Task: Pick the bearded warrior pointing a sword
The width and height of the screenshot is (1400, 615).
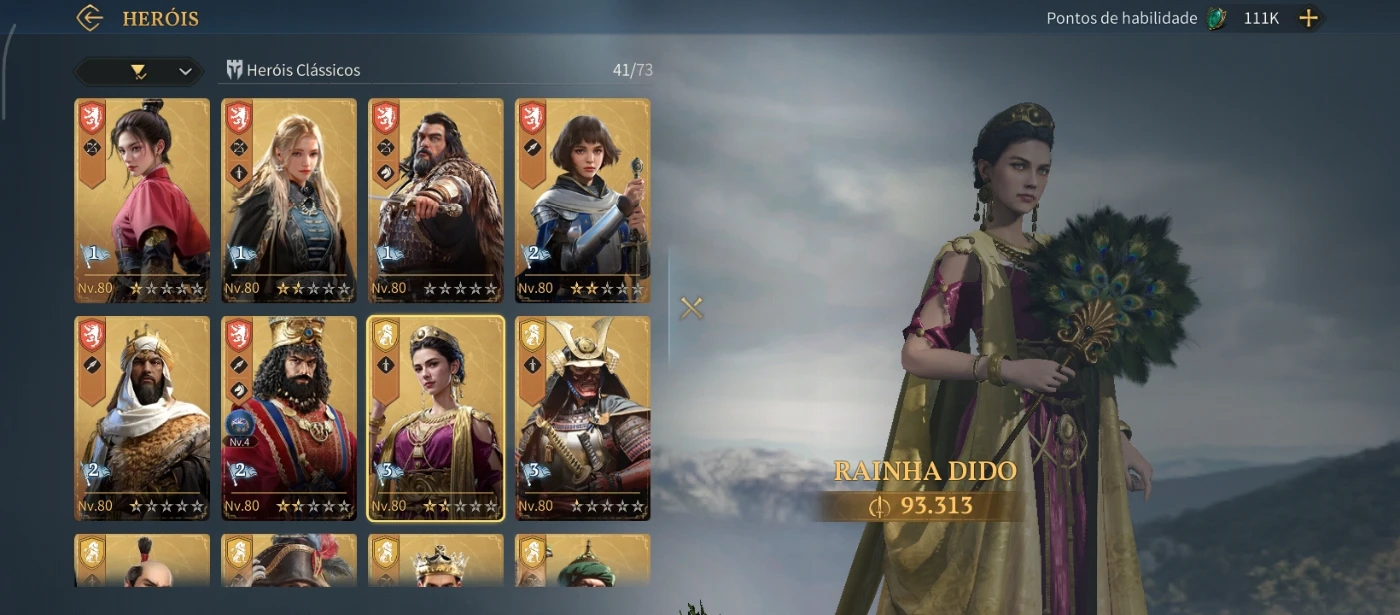Action: [436, 200]
